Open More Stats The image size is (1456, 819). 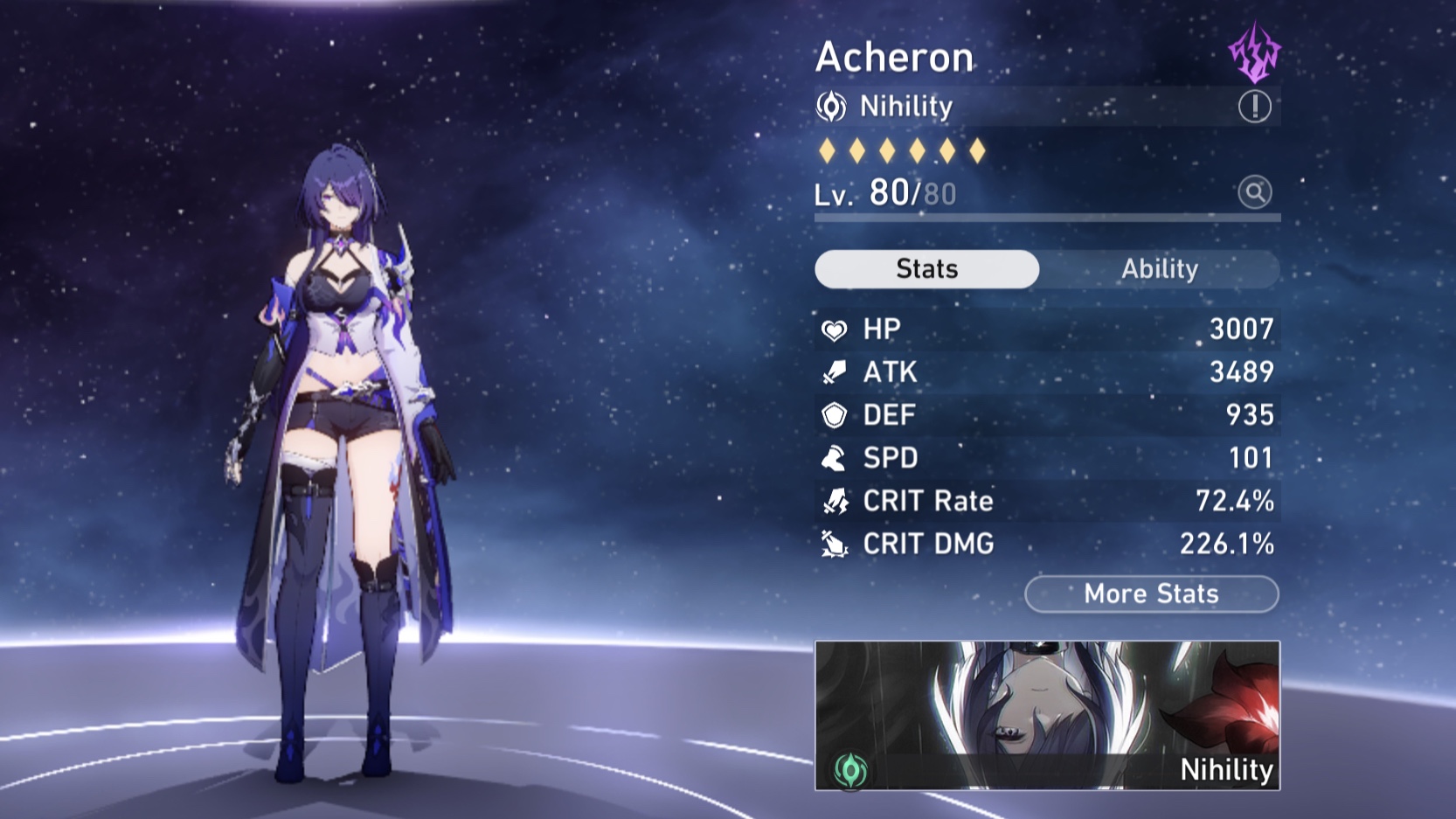pos(1150,594)
